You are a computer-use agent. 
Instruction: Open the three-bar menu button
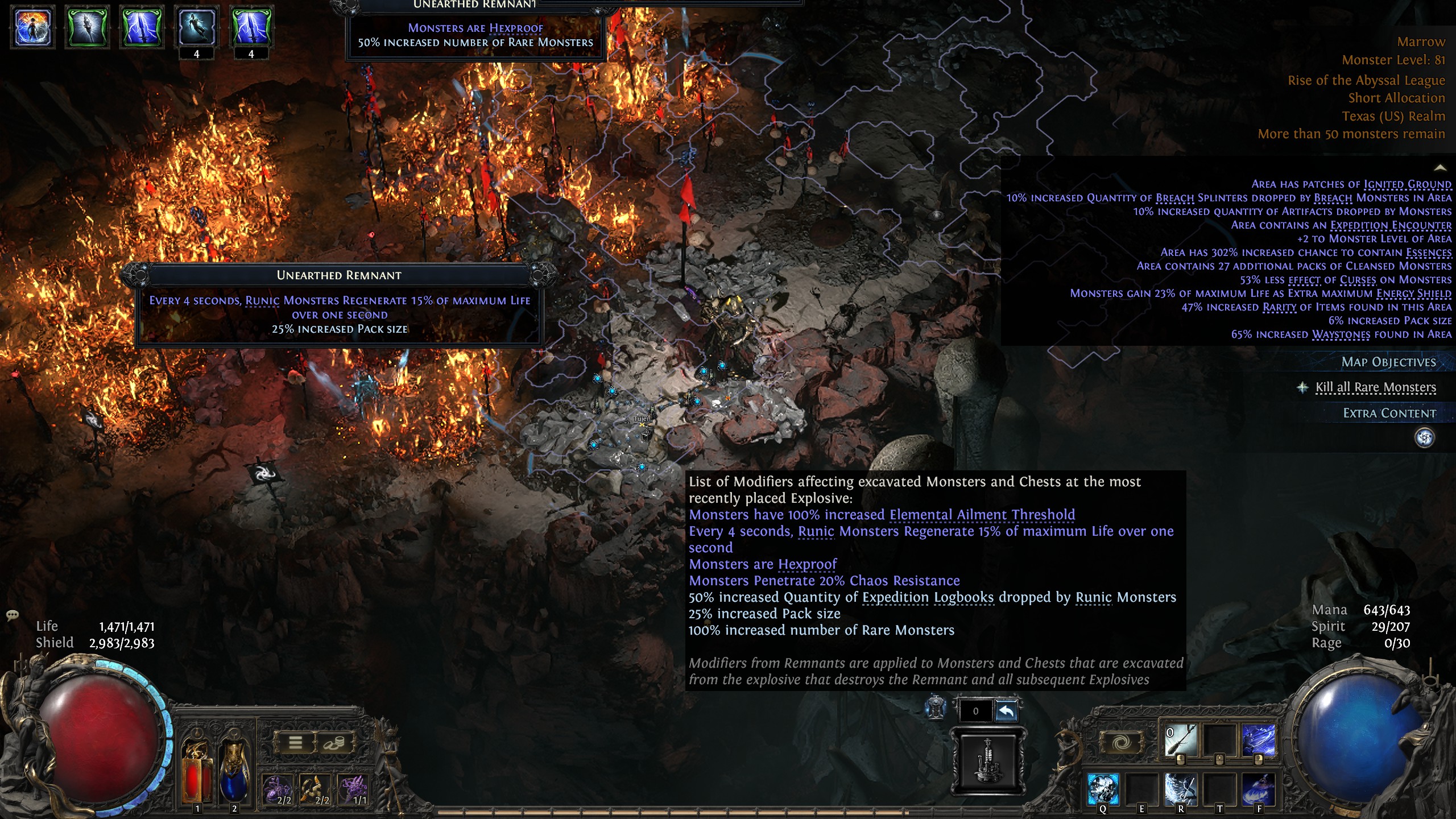[x=295, y=742]
